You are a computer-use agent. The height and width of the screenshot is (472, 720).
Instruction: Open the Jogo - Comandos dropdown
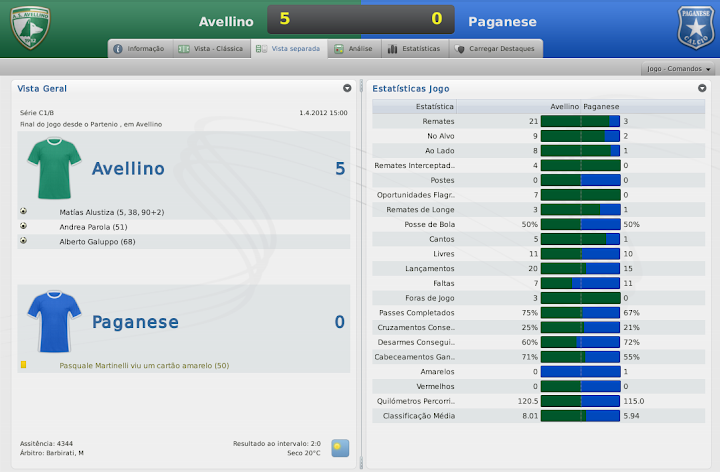coord(679,69)
